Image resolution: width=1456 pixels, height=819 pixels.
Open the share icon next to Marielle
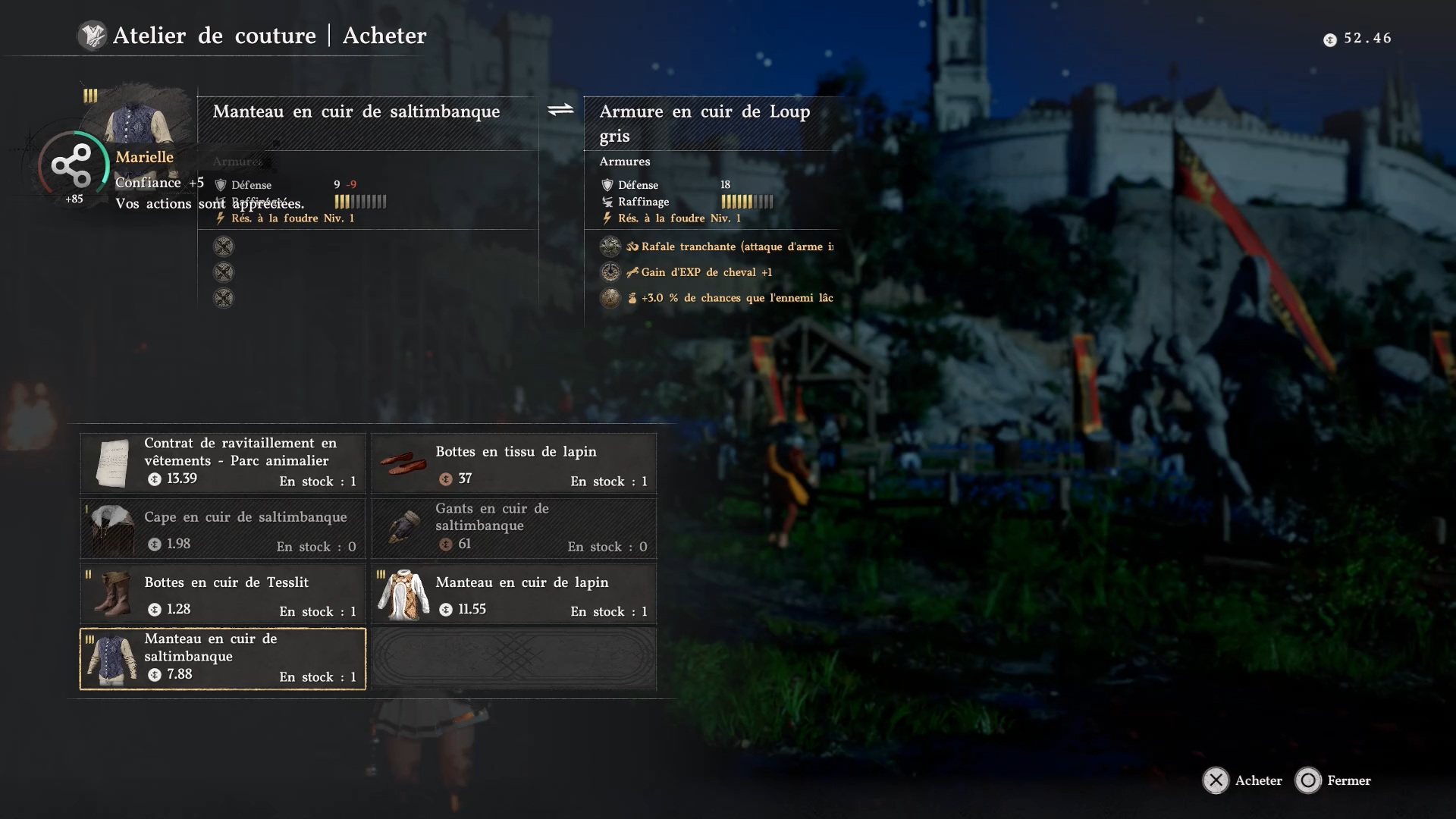(71, 166)
